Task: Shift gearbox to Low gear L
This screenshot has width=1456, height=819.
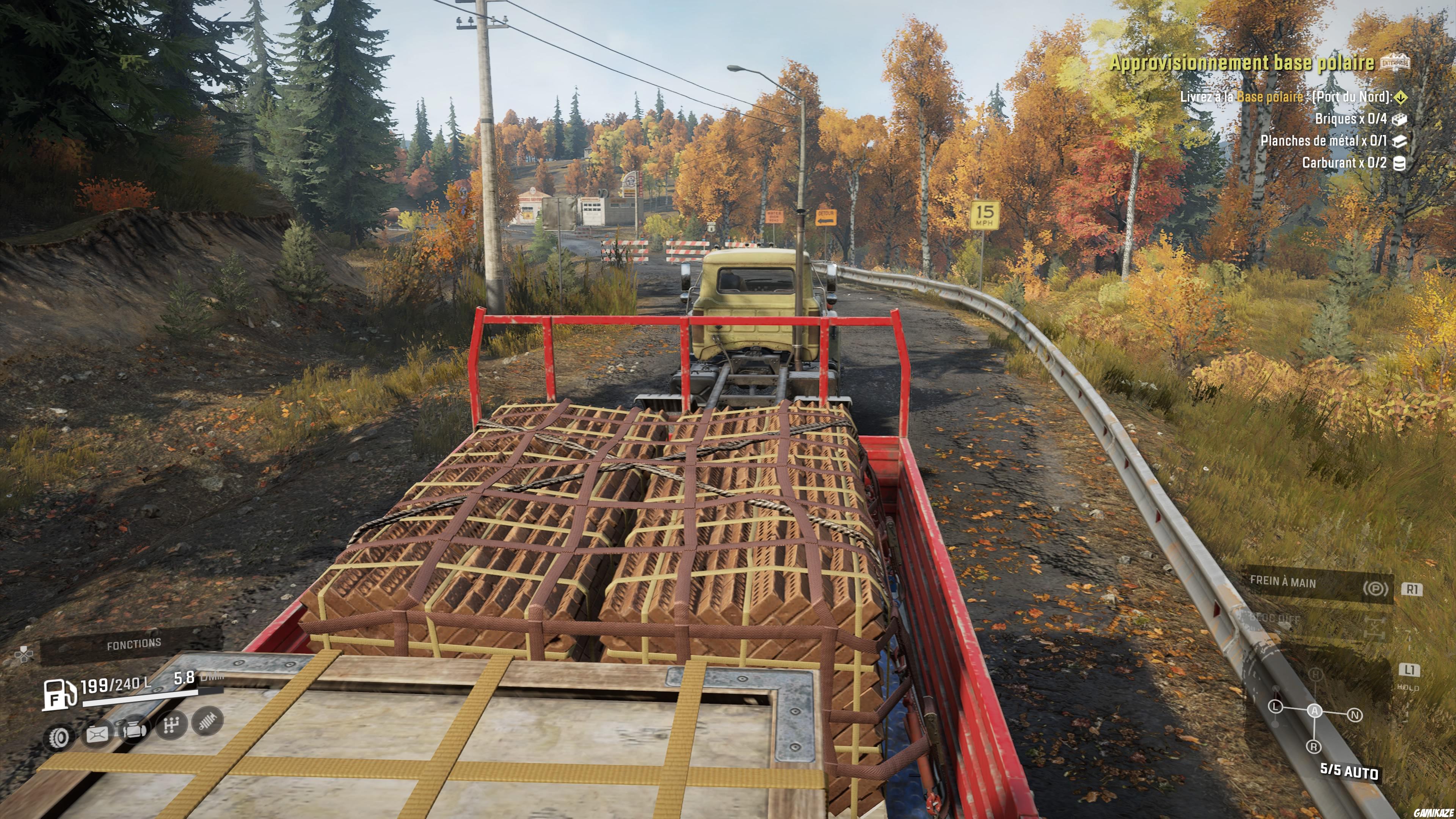Action: pyautogui.click(x=1275, y=706)
